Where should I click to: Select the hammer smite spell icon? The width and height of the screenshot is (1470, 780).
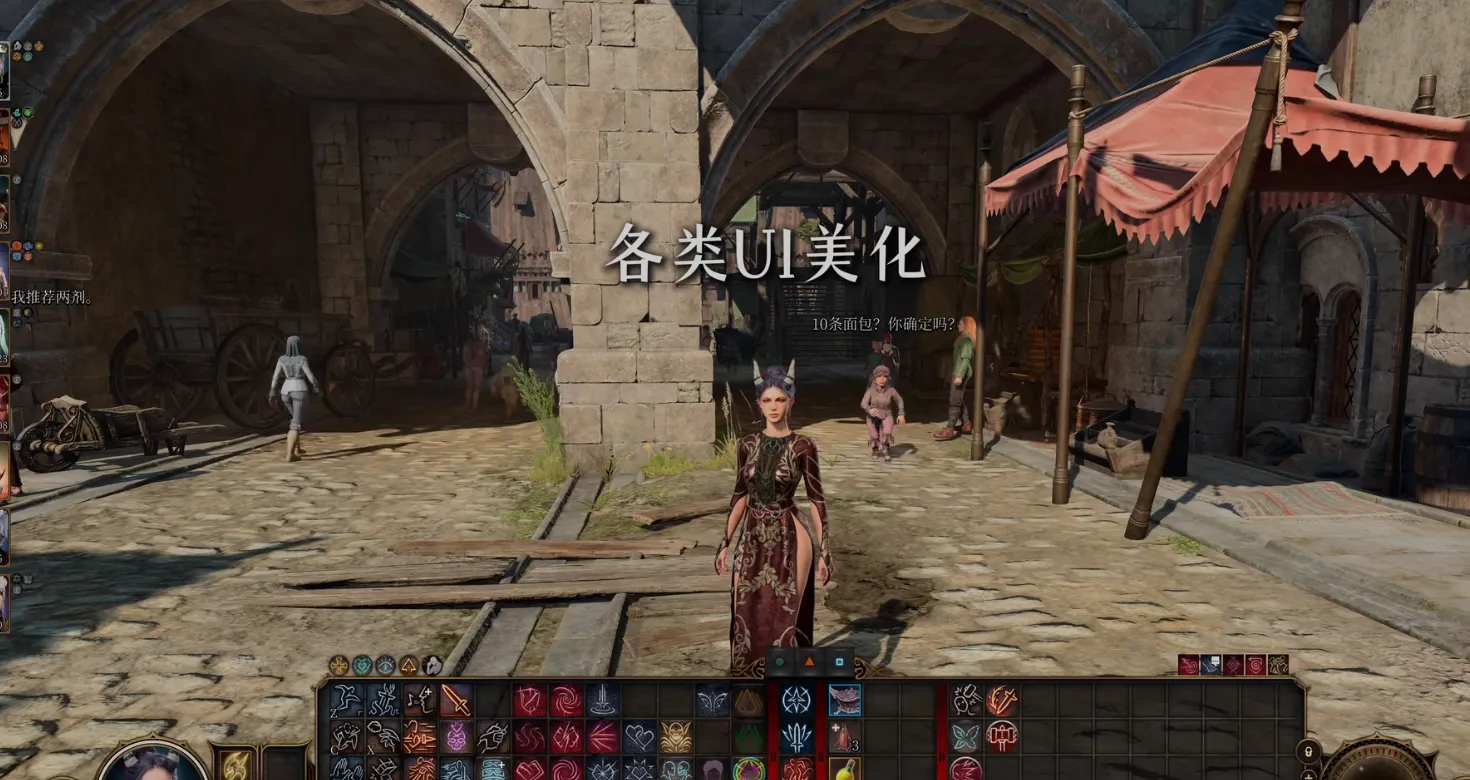(1001, 733)
